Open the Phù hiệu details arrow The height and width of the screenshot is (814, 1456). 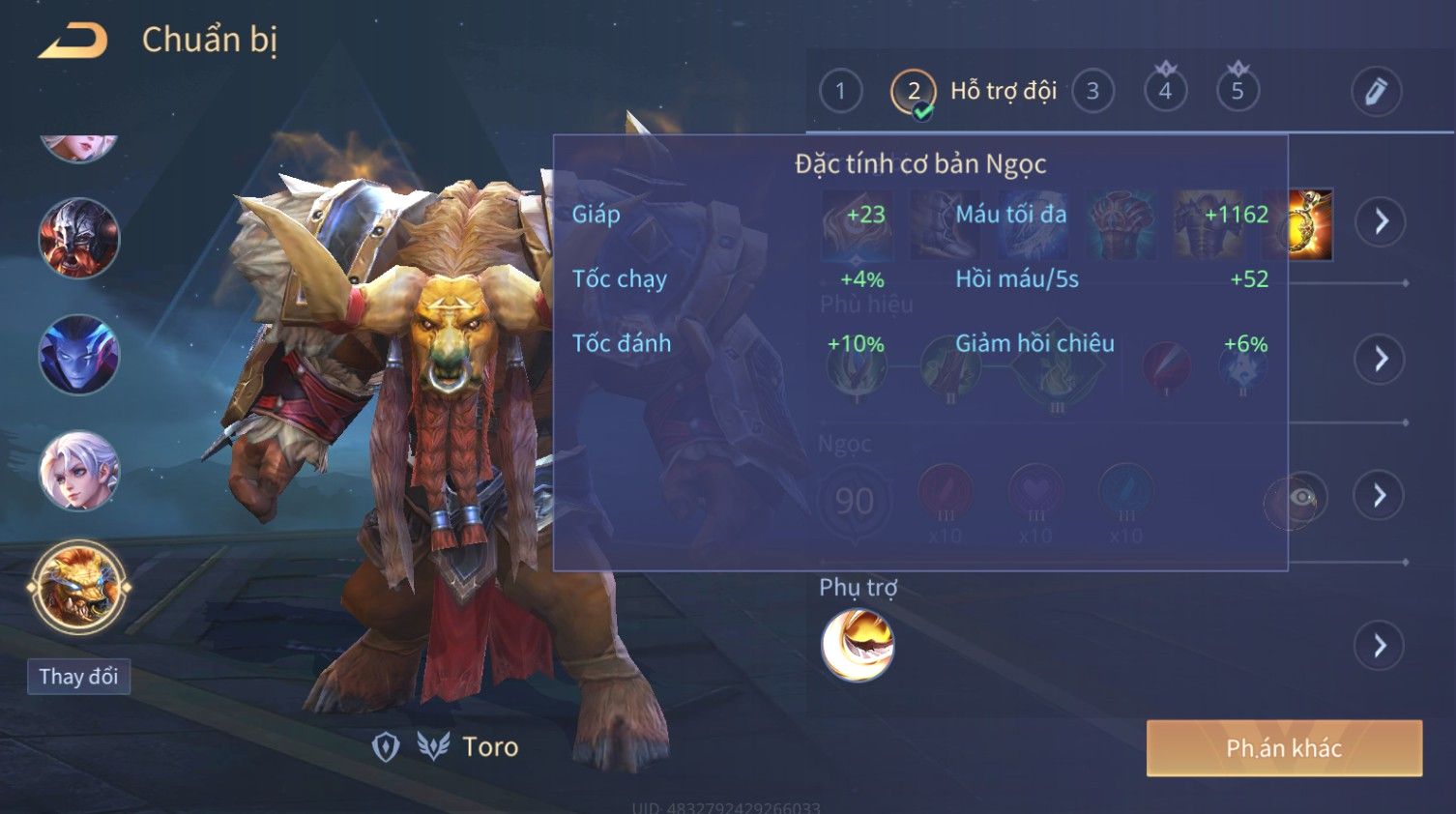coord(1381,360)
